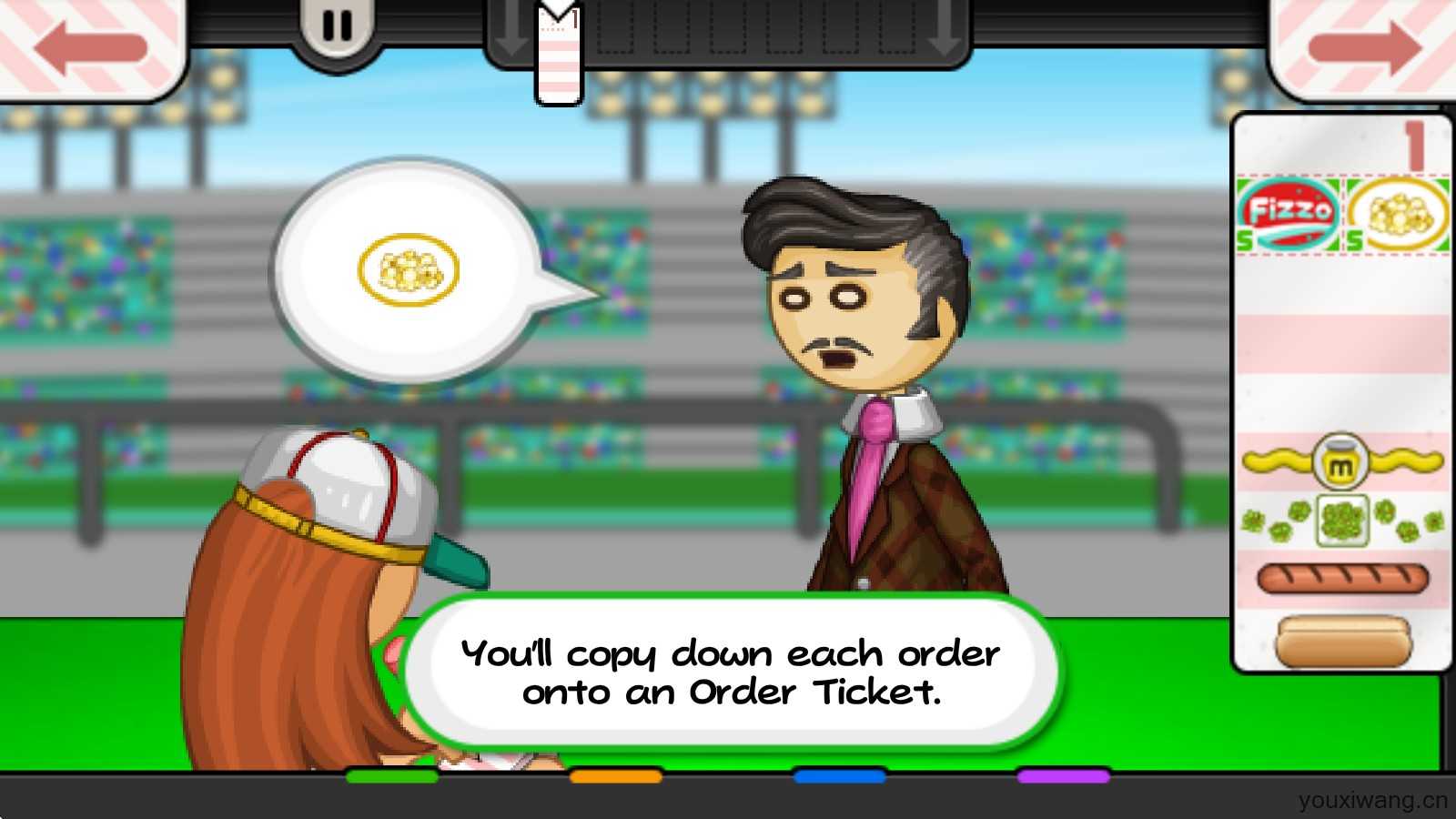Open the order ticket with the Fizzo drink

click(x=1341, y=391)
